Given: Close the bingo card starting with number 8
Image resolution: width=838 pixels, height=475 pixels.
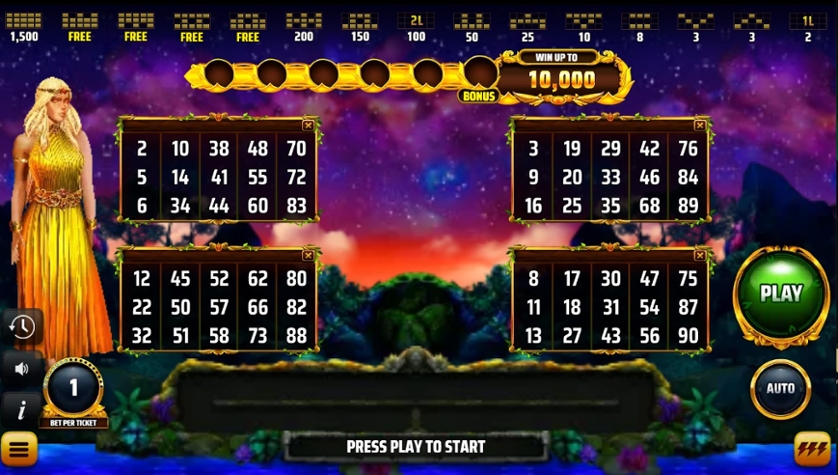Looking at the screenshot, I should (700, 256).
